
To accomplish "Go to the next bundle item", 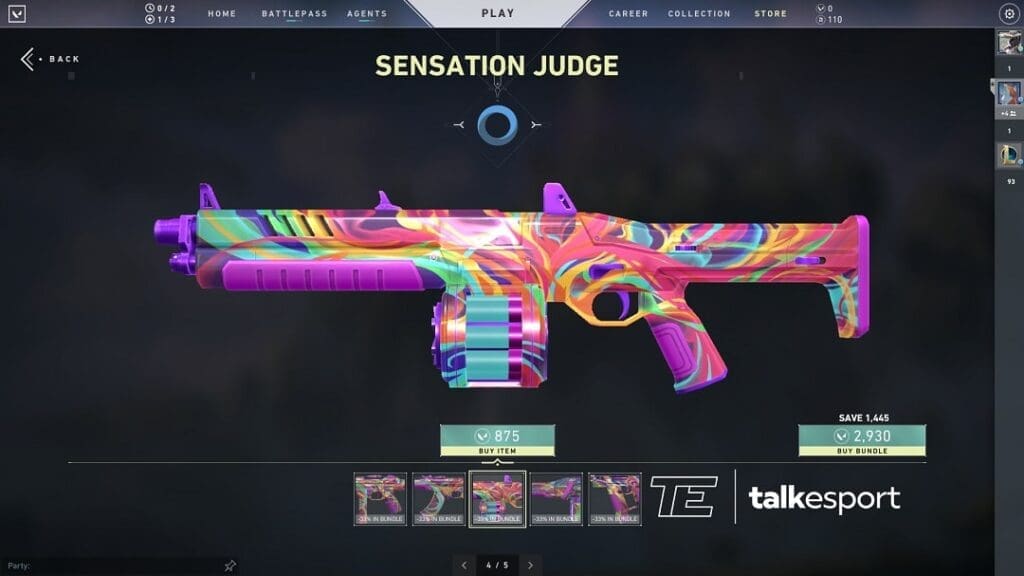I will point(530,565).
